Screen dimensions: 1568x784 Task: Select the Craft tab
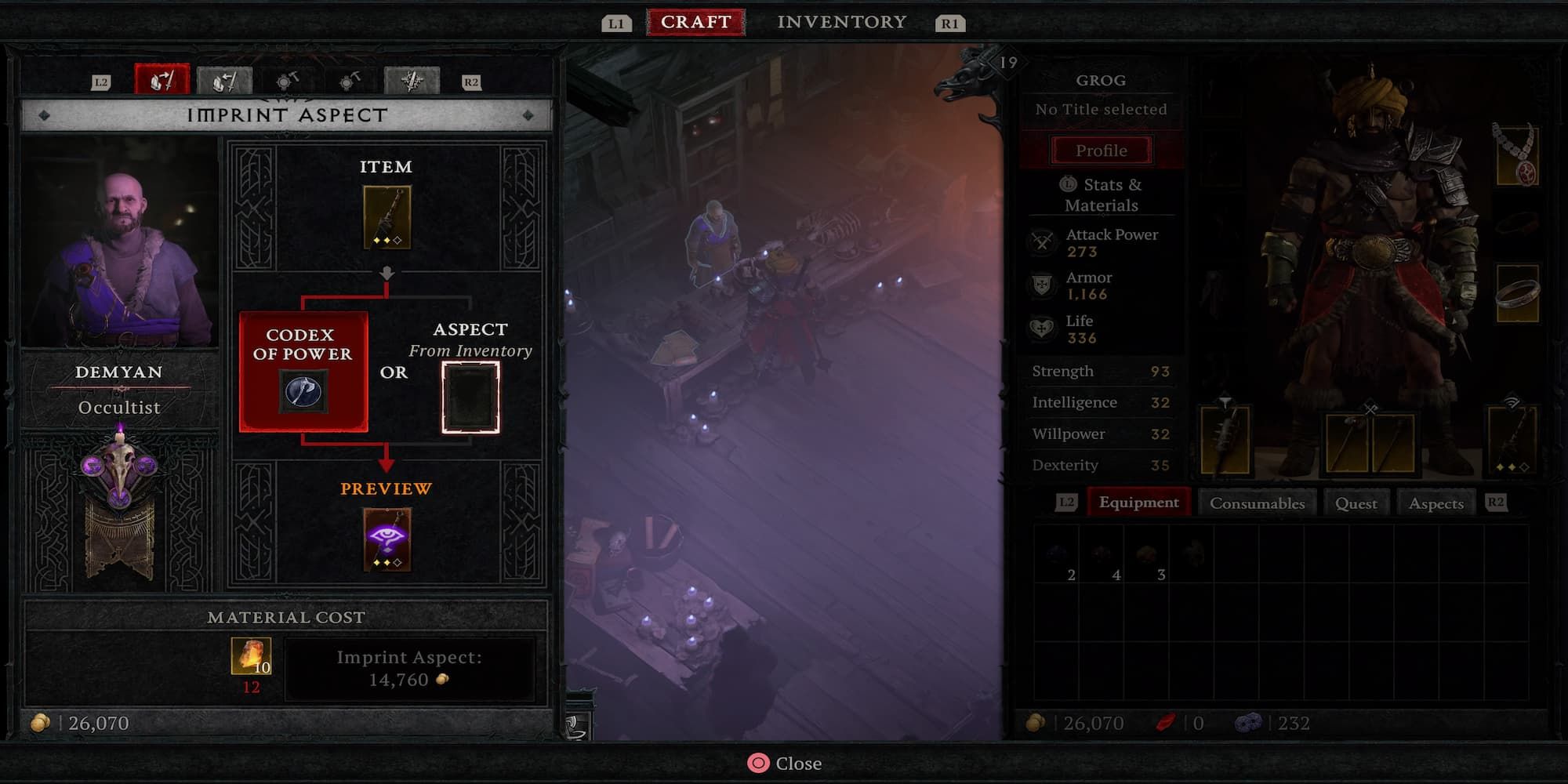[x=695, y=22]
